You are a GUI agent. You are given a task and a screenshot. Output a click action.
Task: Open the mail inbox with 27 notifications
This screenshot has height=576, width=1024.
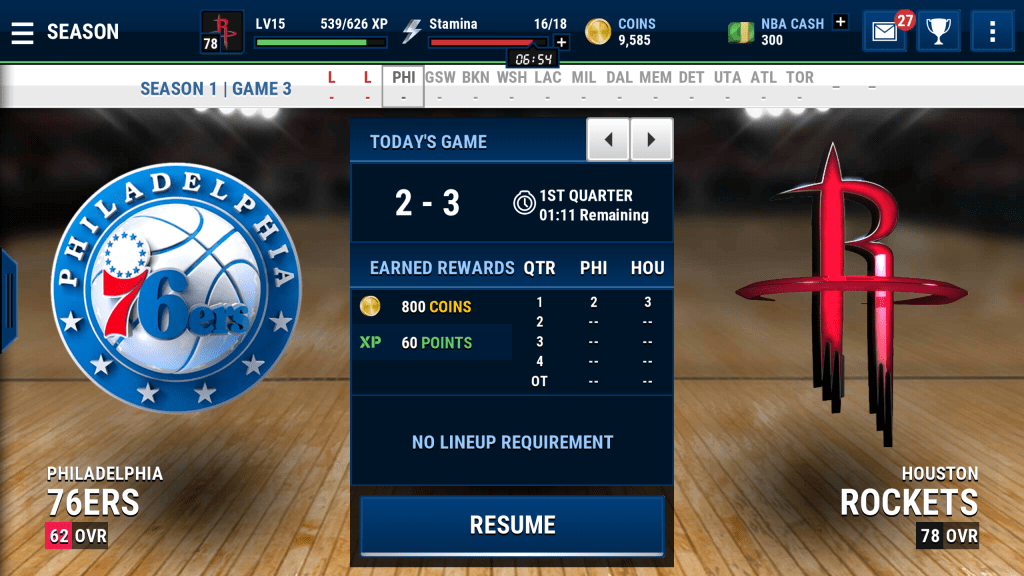[x=885, y=32]
